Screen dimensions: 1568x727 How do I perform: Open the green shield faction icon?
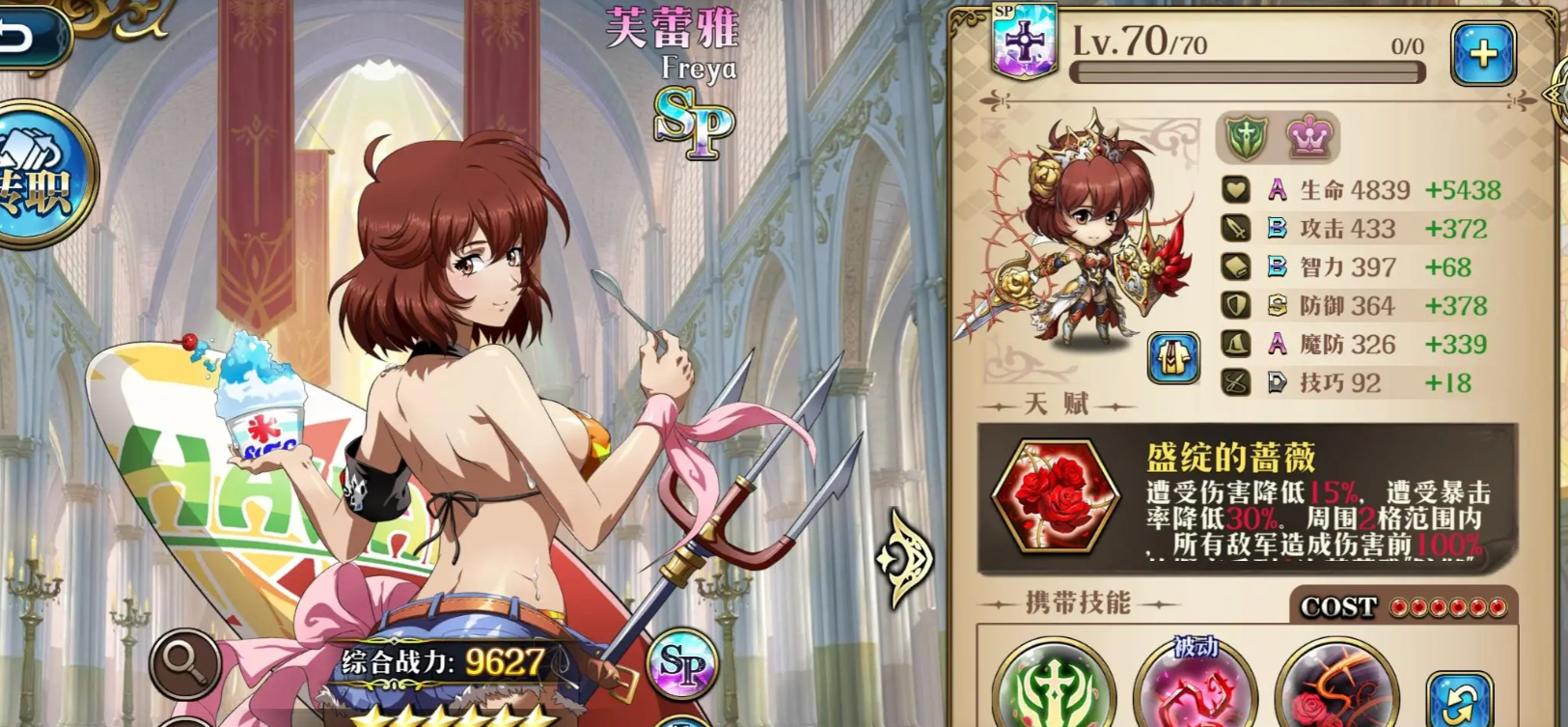[1246, 138]
